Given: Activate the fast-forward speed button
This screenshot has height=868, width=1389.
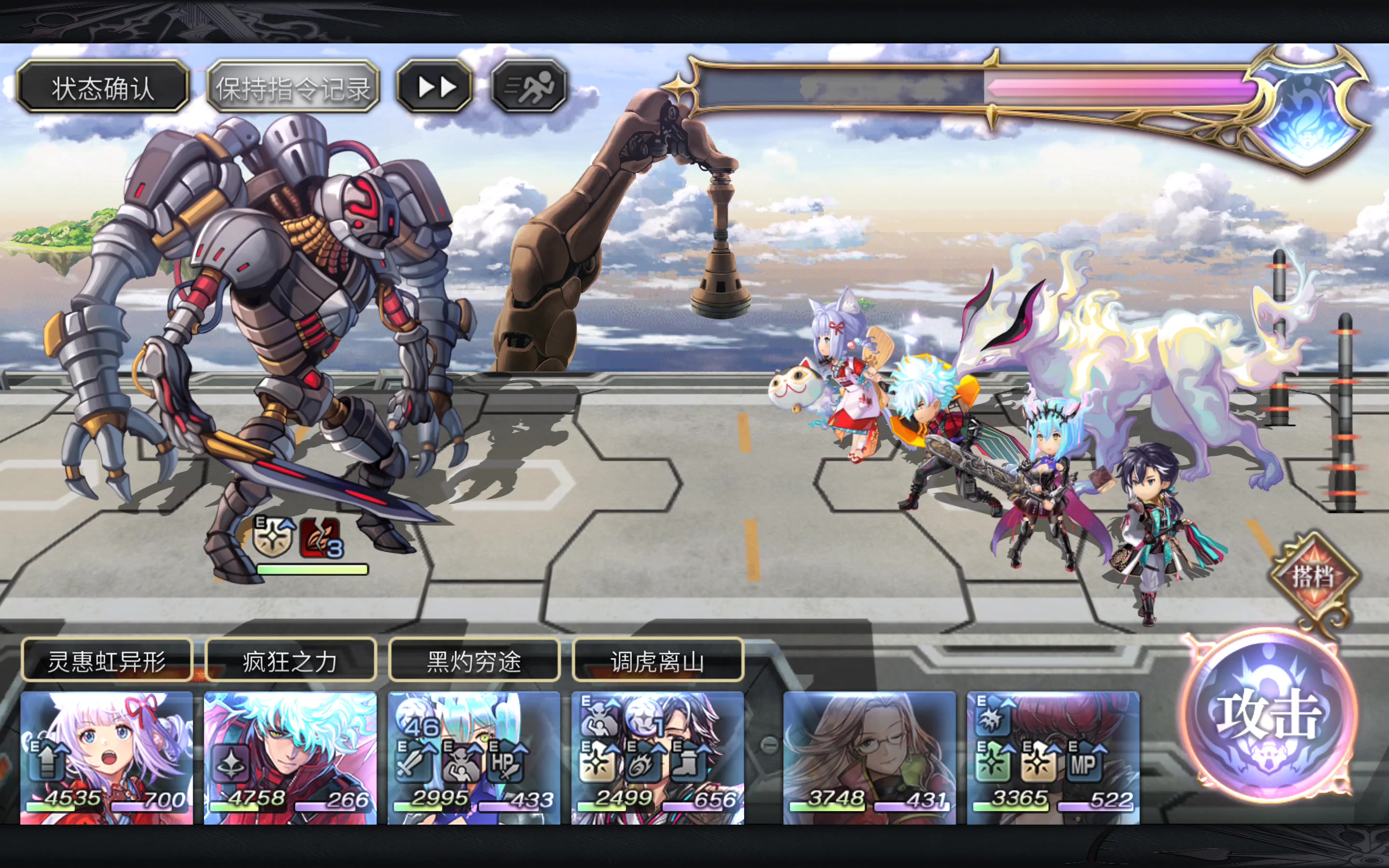Looking at the screenshot, I should [436, 87].
